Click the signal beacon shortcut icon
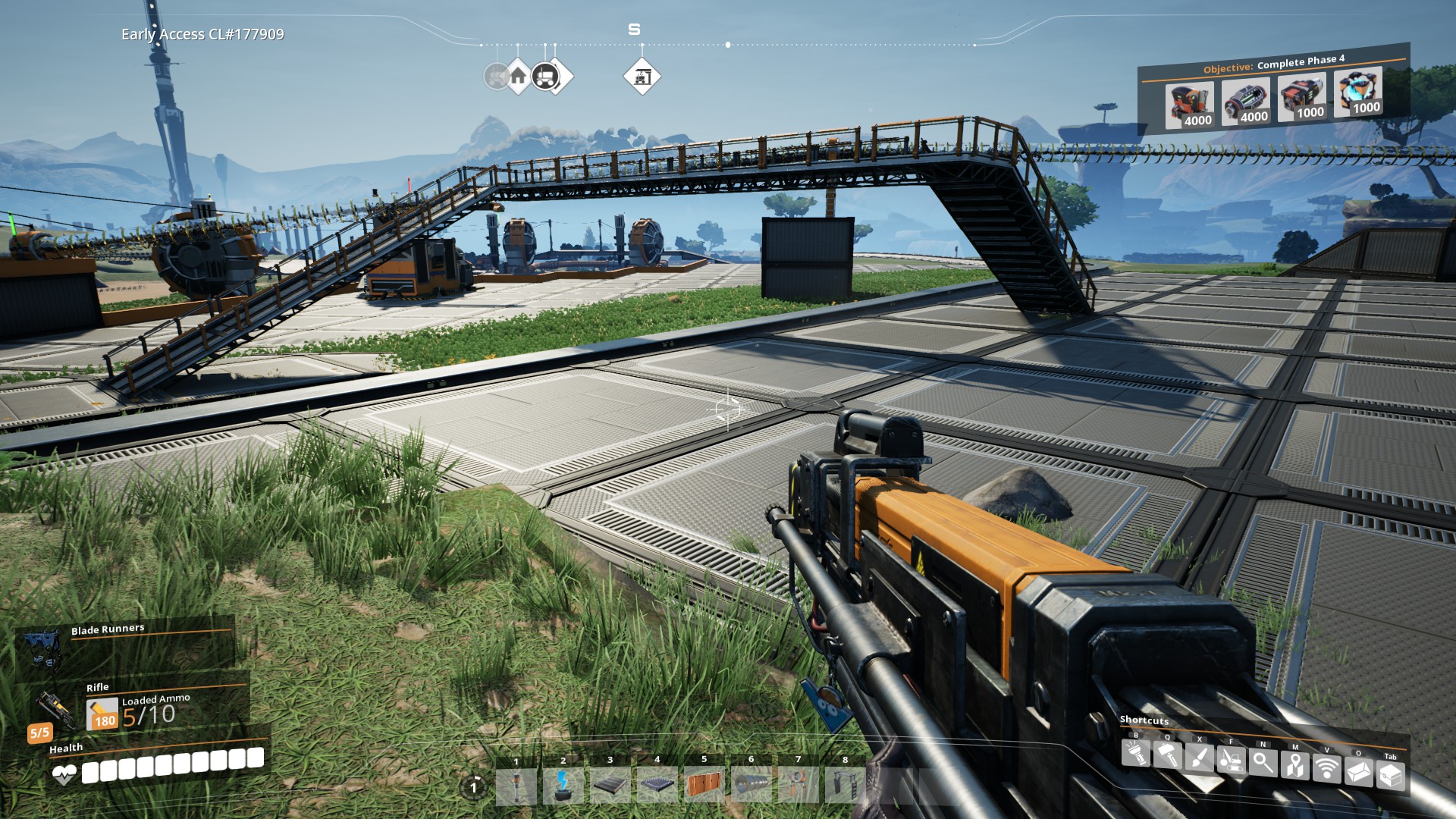 [1326, 769]
